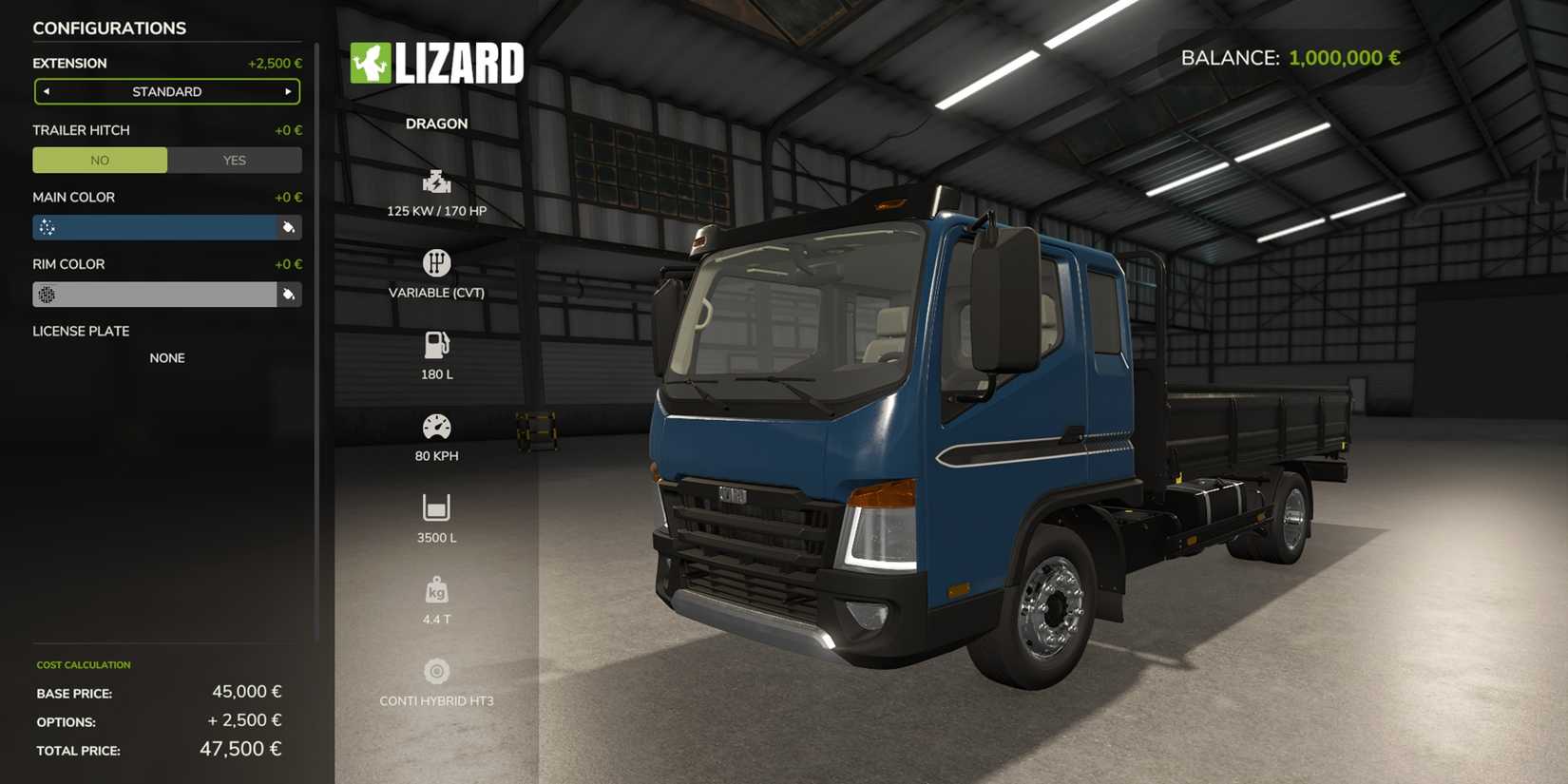The image size is (1568, 784).
Task: Open the Main Color paint bucket picker
Action: coord(289,227)
